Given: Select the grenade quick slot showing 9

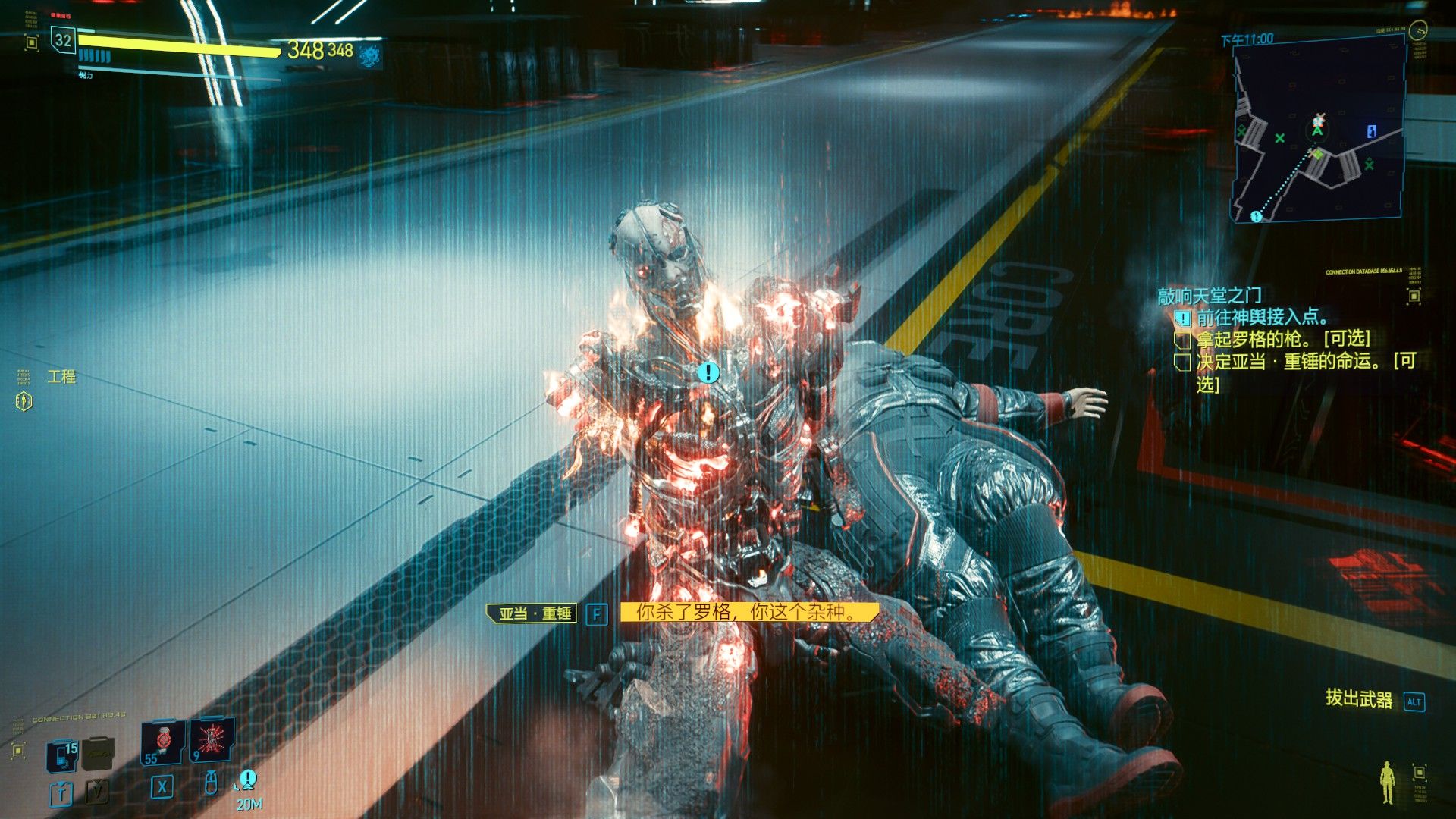Looking at the screenshot, I should [x=211, y=739].
